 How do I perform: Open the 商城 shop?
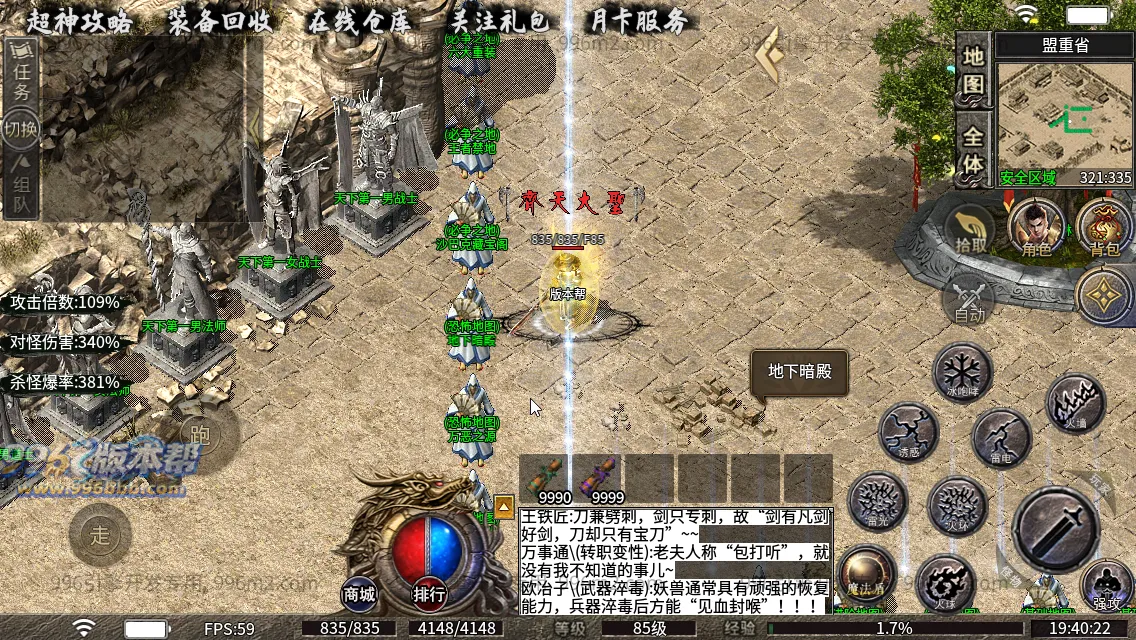pos(360,594)
